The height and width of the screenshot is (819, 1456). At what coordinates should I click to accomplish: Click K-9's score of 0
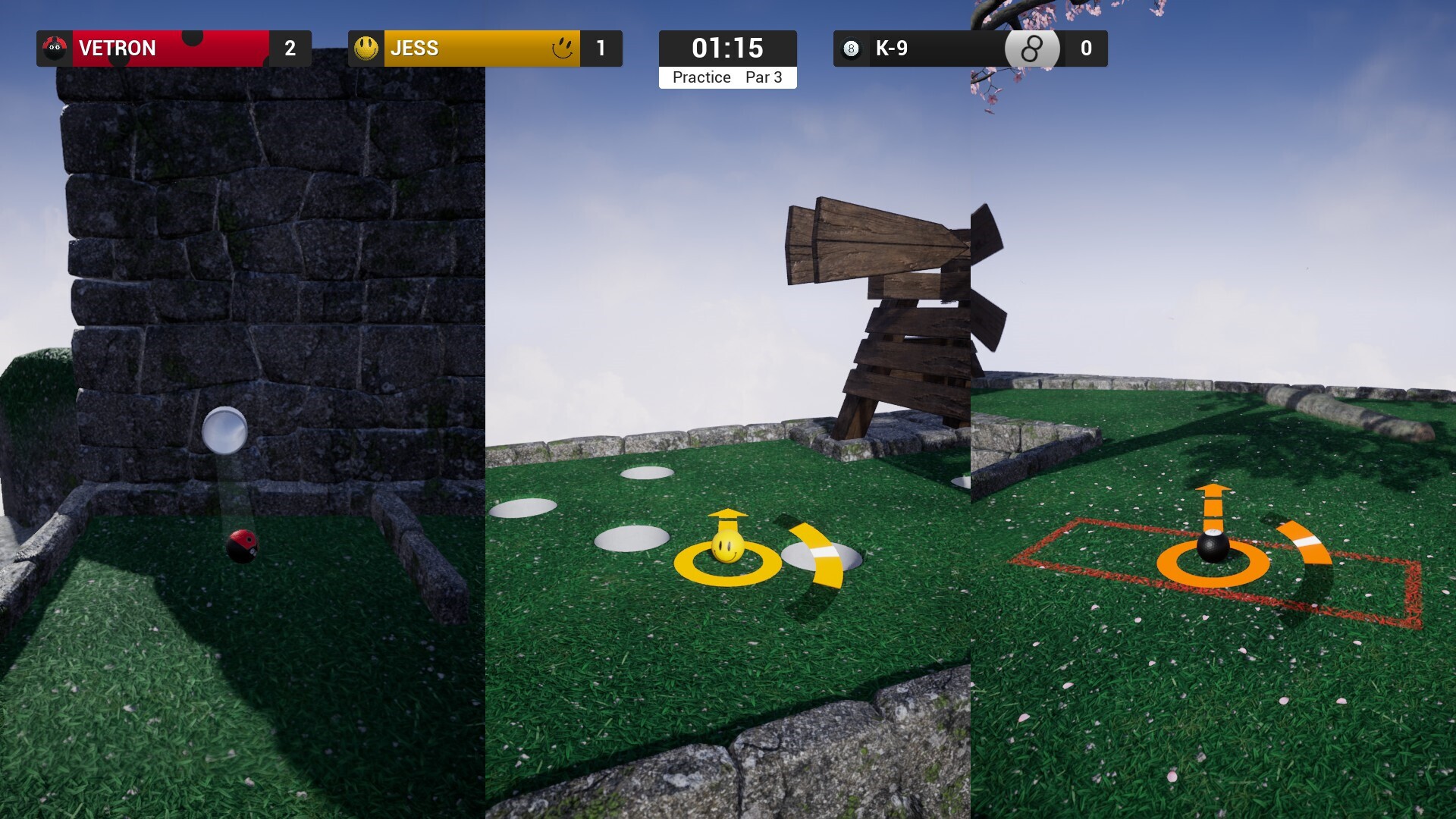pyautogui.click(x=1087, y=48)
